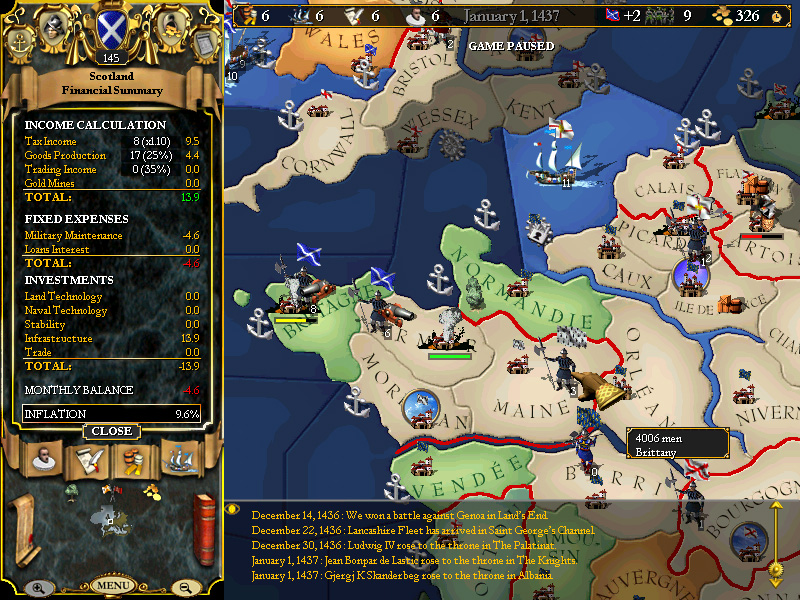Click the Europe minimap
This screenshot has height=600, width=800.
[x=111, y=518]
